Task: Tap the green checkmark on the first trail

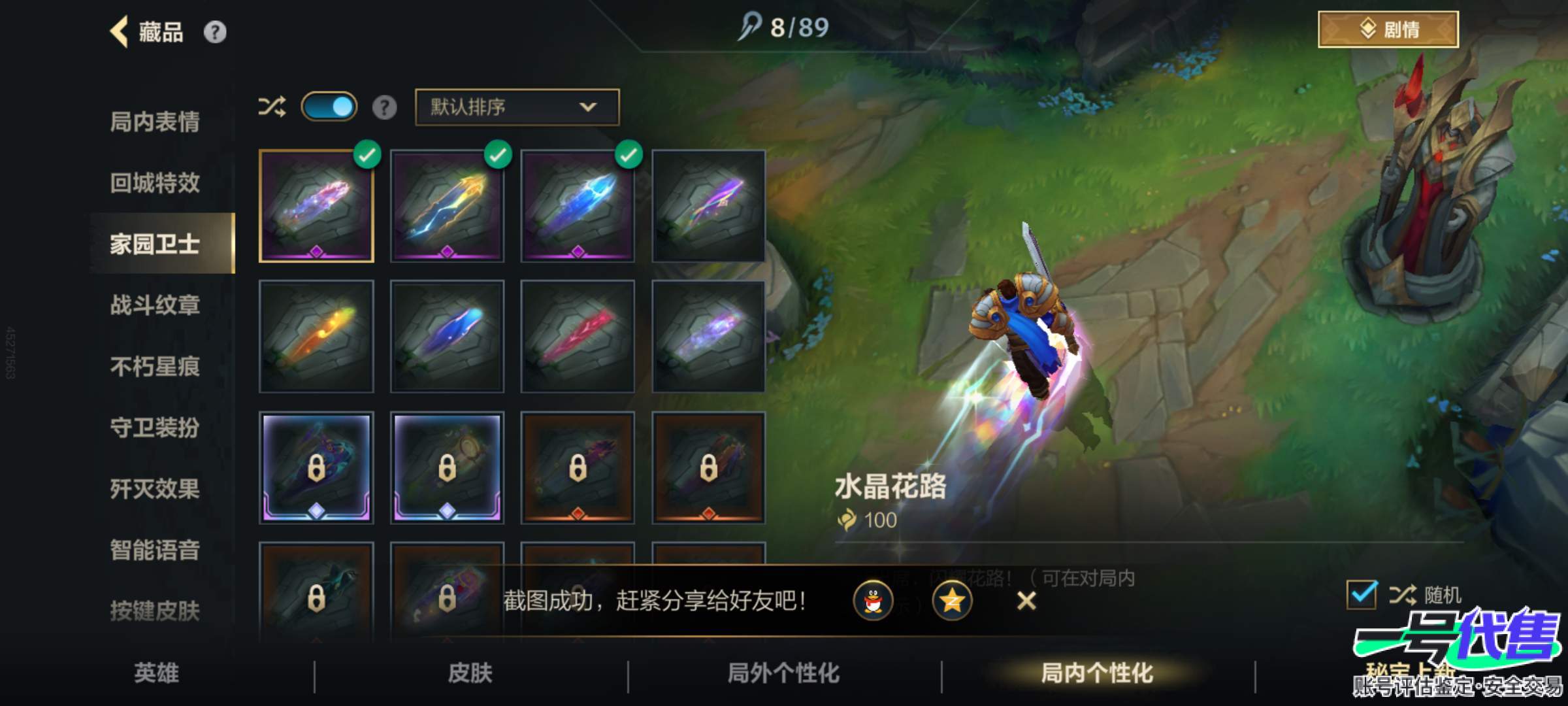Action: click(367, 154)
